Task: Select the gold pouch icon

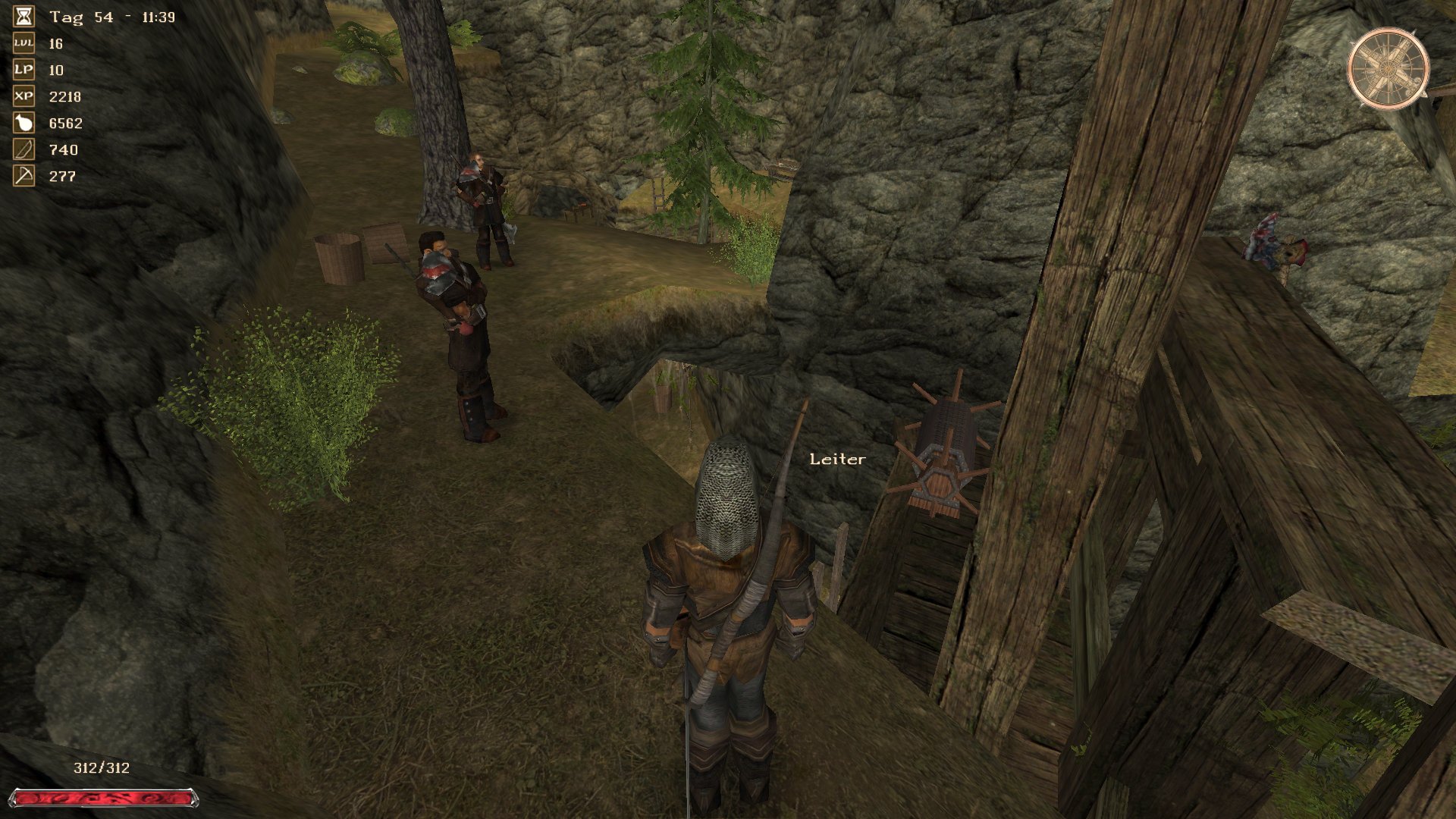Action: [x=24, y=123]
